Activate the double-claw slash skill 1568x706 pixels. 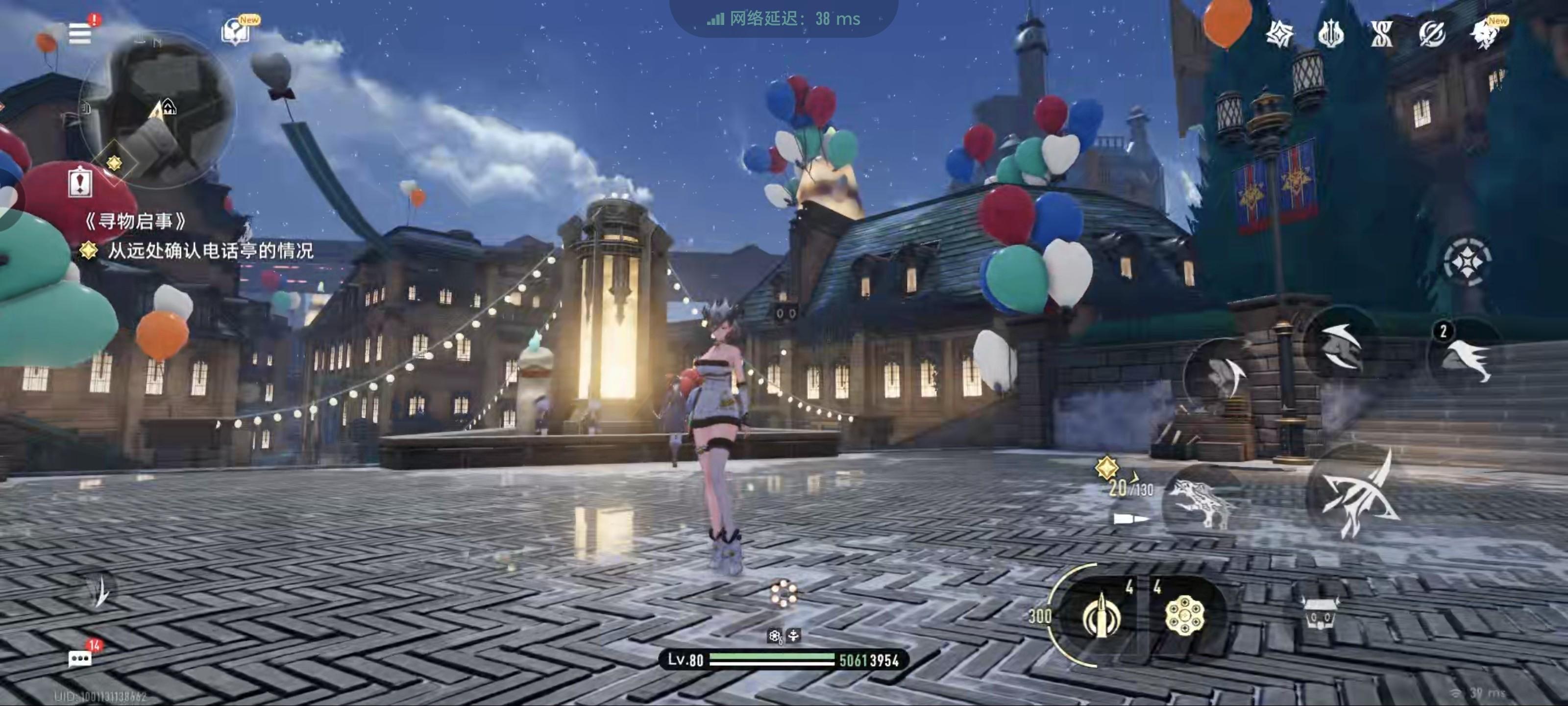(1341, 347)
